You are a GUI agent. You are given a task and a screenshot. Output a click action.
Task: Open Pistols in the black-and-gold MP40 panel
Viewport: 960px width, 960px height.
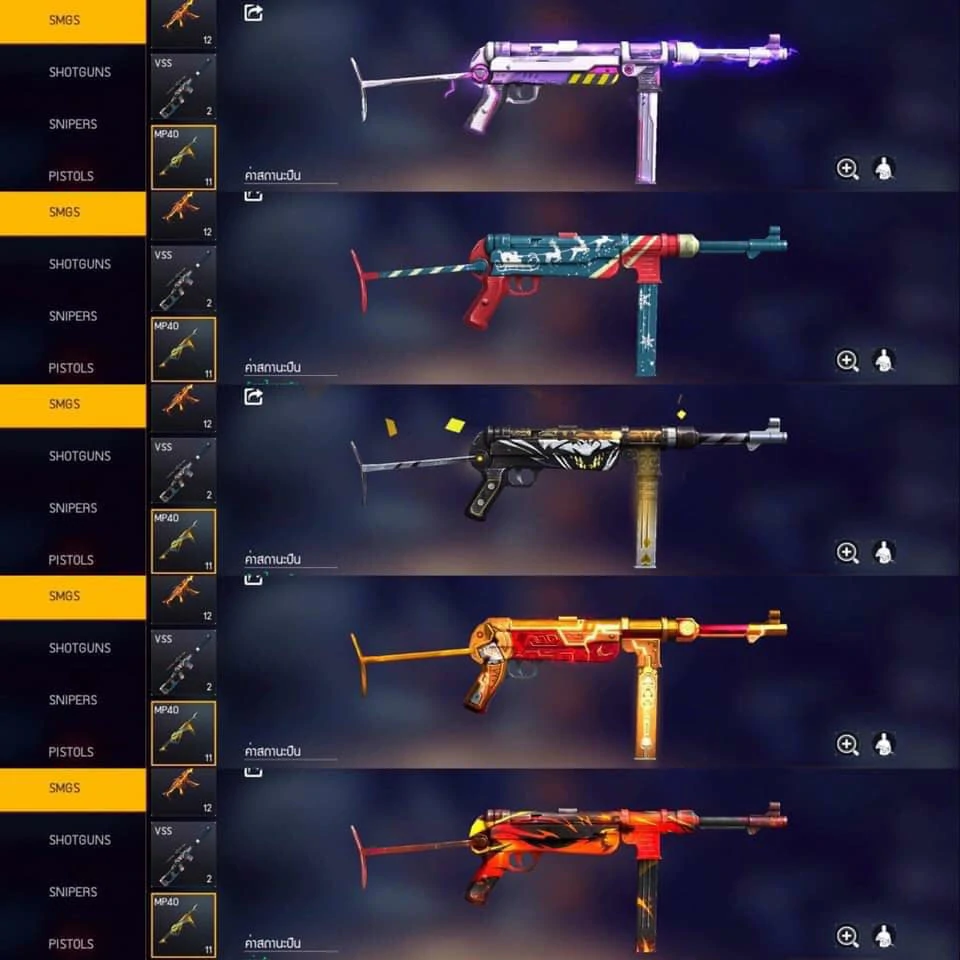pos(71,560)
